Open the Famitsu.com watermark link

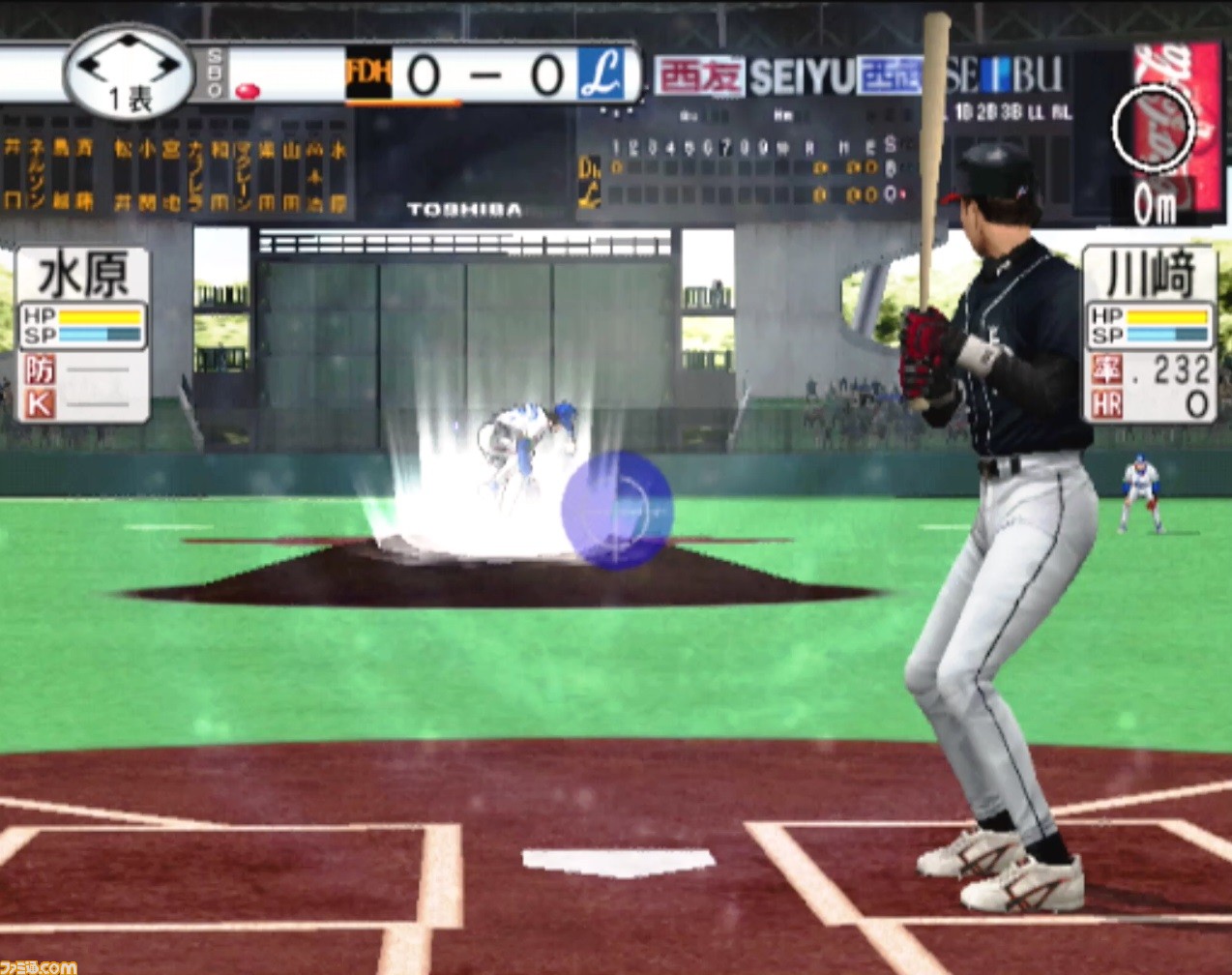tap(39, 966)
